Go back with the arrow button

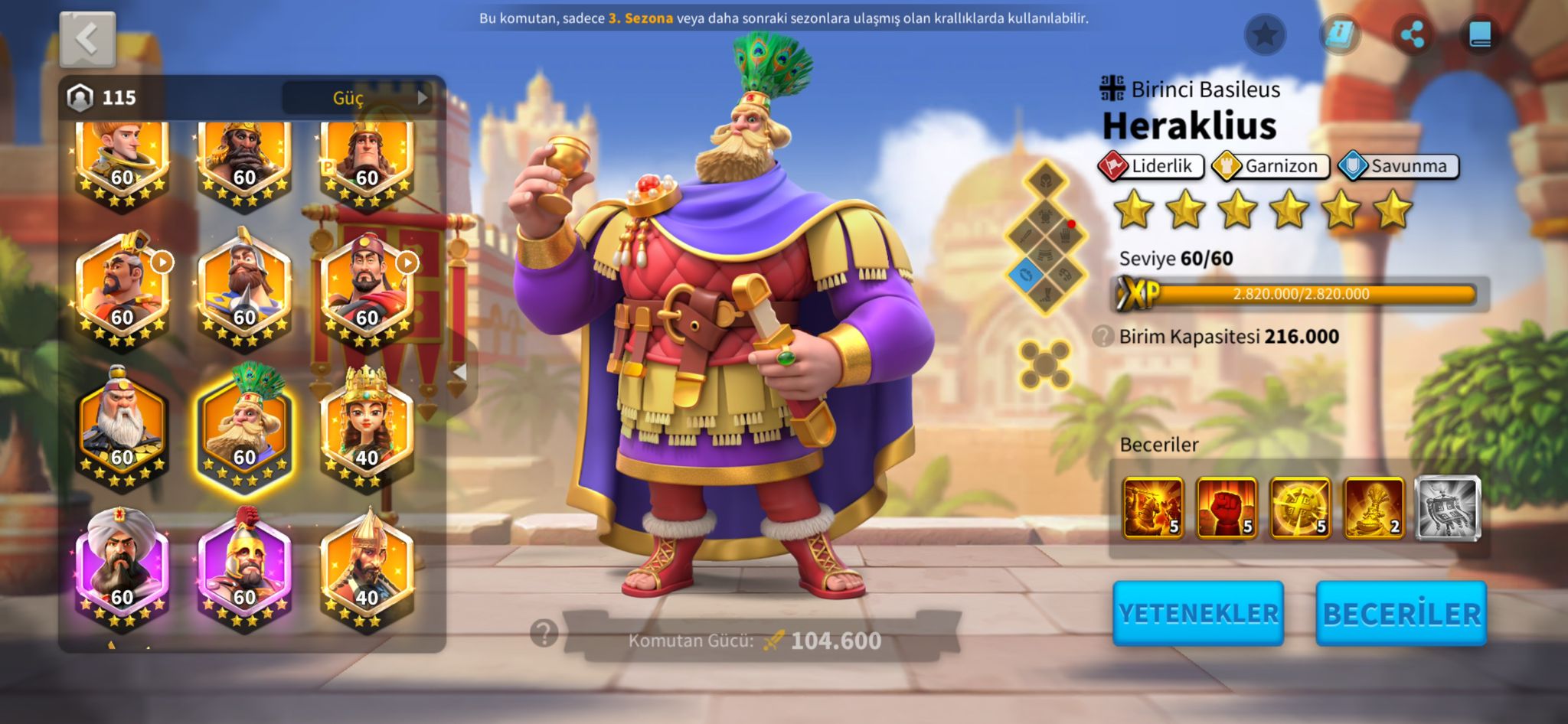(x=87, y=39)
